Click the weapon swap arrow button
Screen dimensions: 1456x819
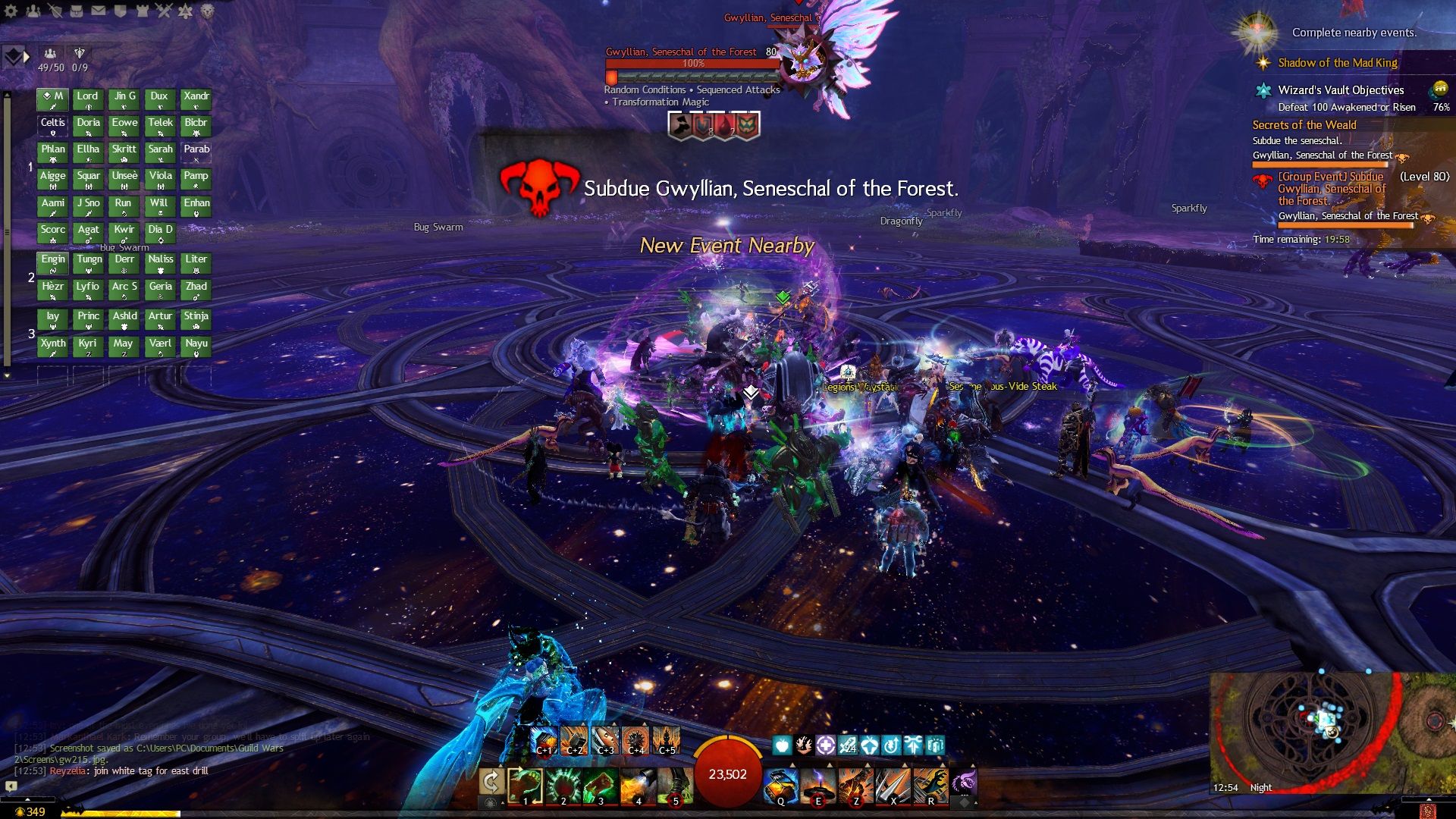pyautogui.click(x=491, y=783)
